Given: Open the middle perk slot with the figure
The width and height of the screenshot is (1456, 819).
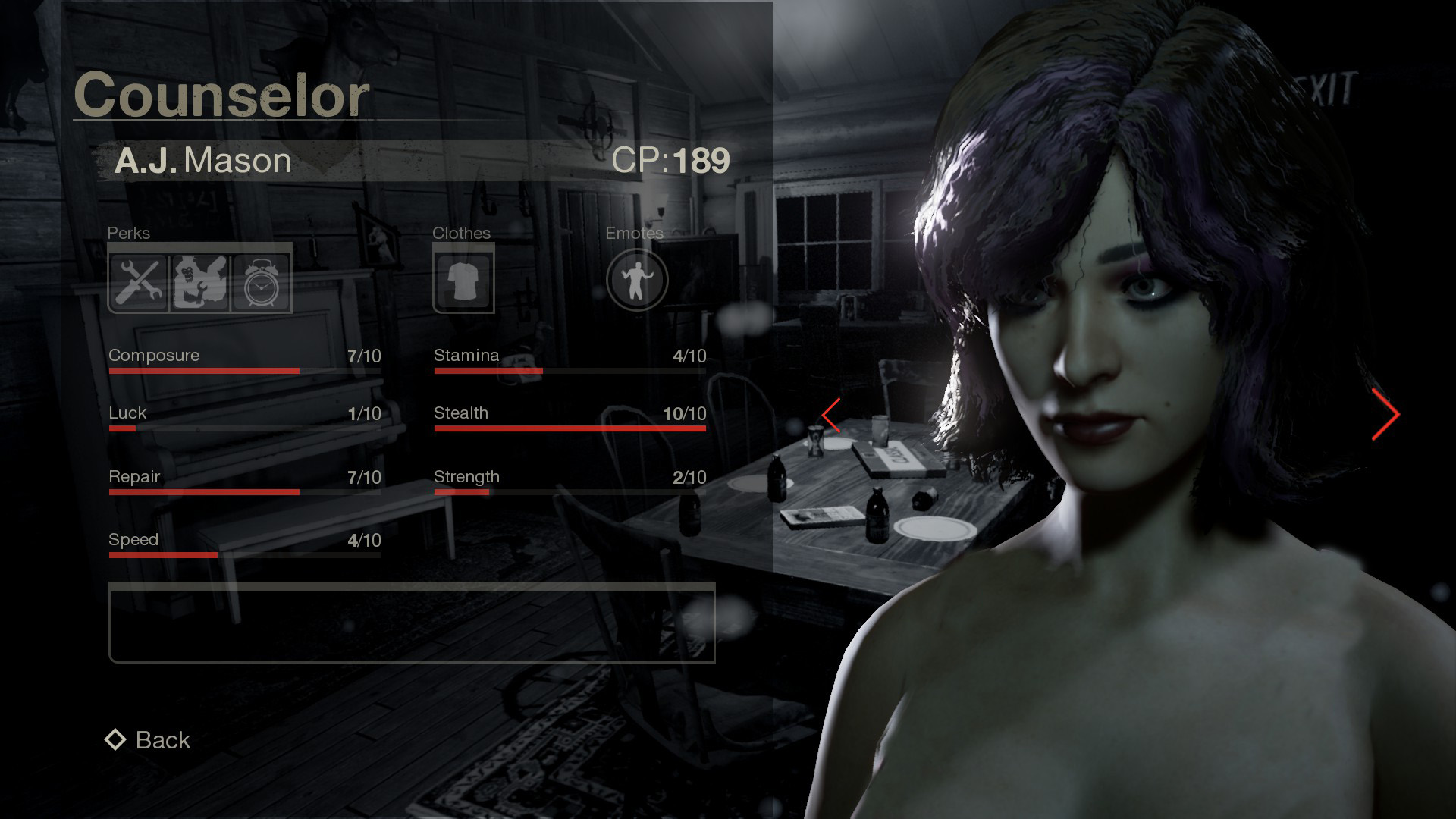Looking at the screenshot, I should tap(200, 282).
